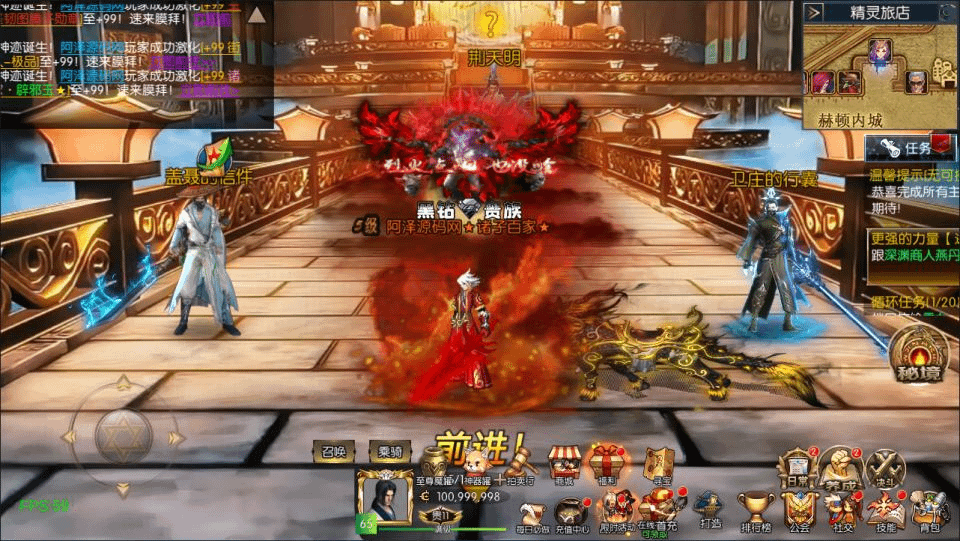
Task: Open the 背包 backpack icon
Action: pyautogui.click(x=930, y=510)
